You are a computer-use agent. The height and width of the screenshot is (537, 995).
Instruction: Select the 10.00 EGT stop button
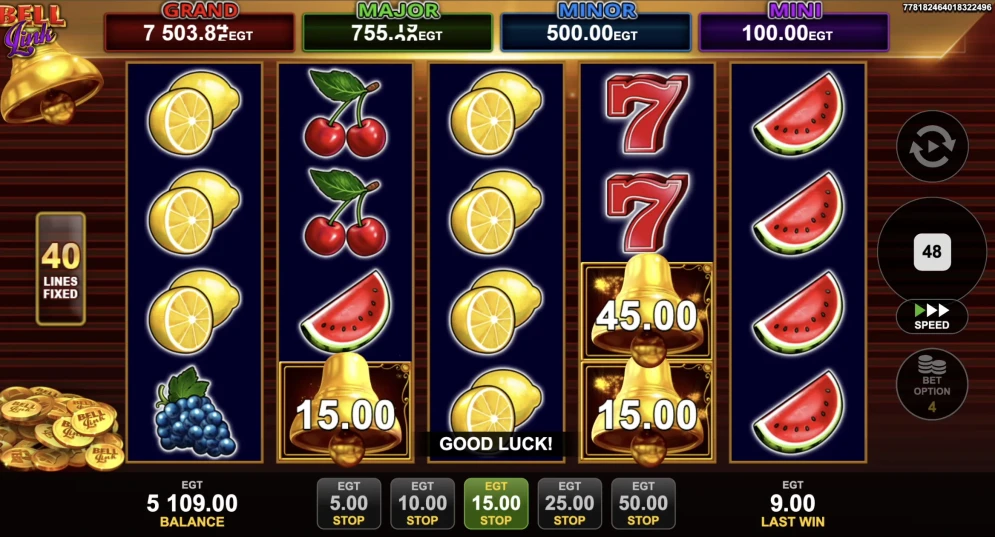tap(422, 503)
